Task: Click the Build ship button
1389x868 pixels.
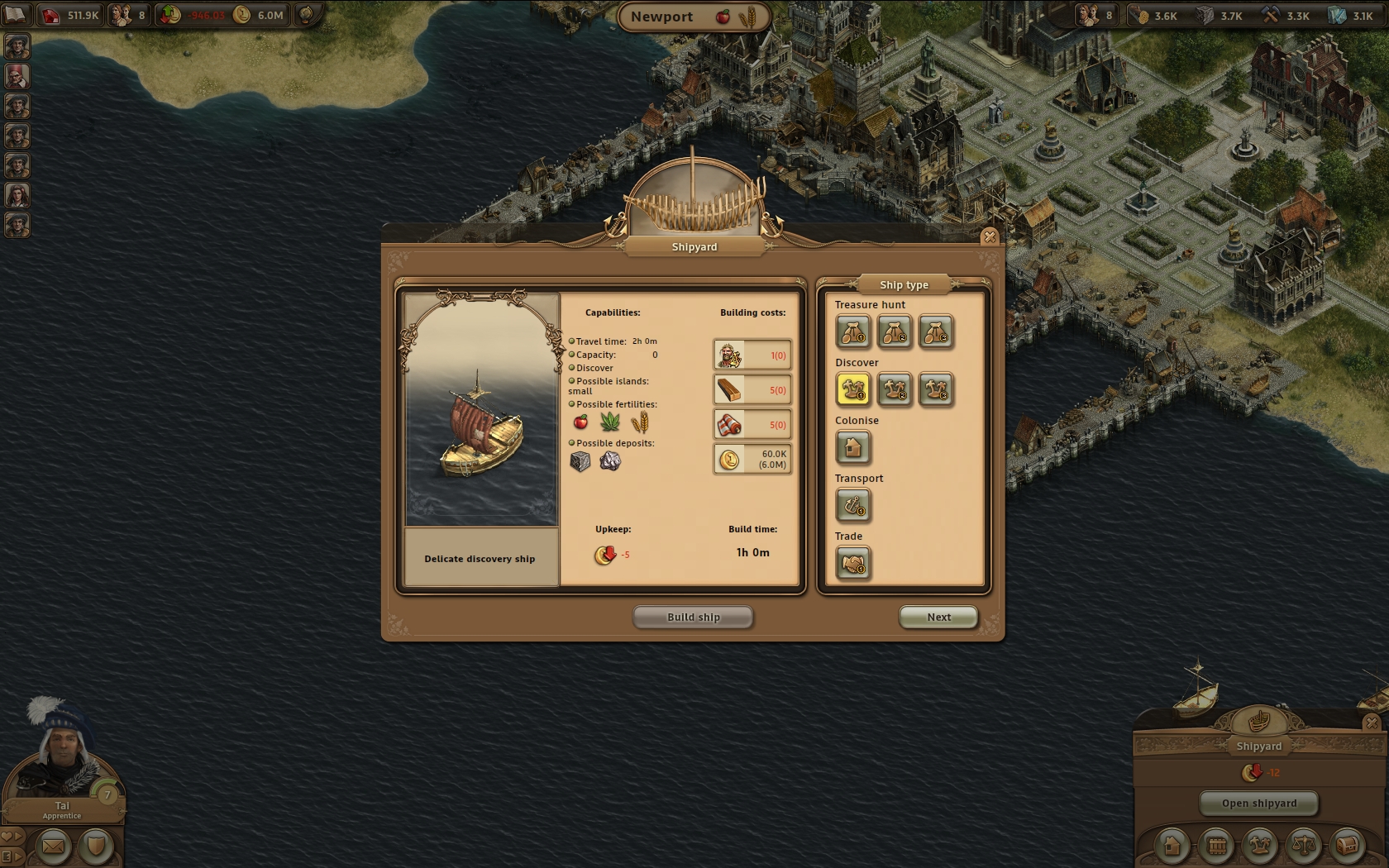Action: pos(693,617)
